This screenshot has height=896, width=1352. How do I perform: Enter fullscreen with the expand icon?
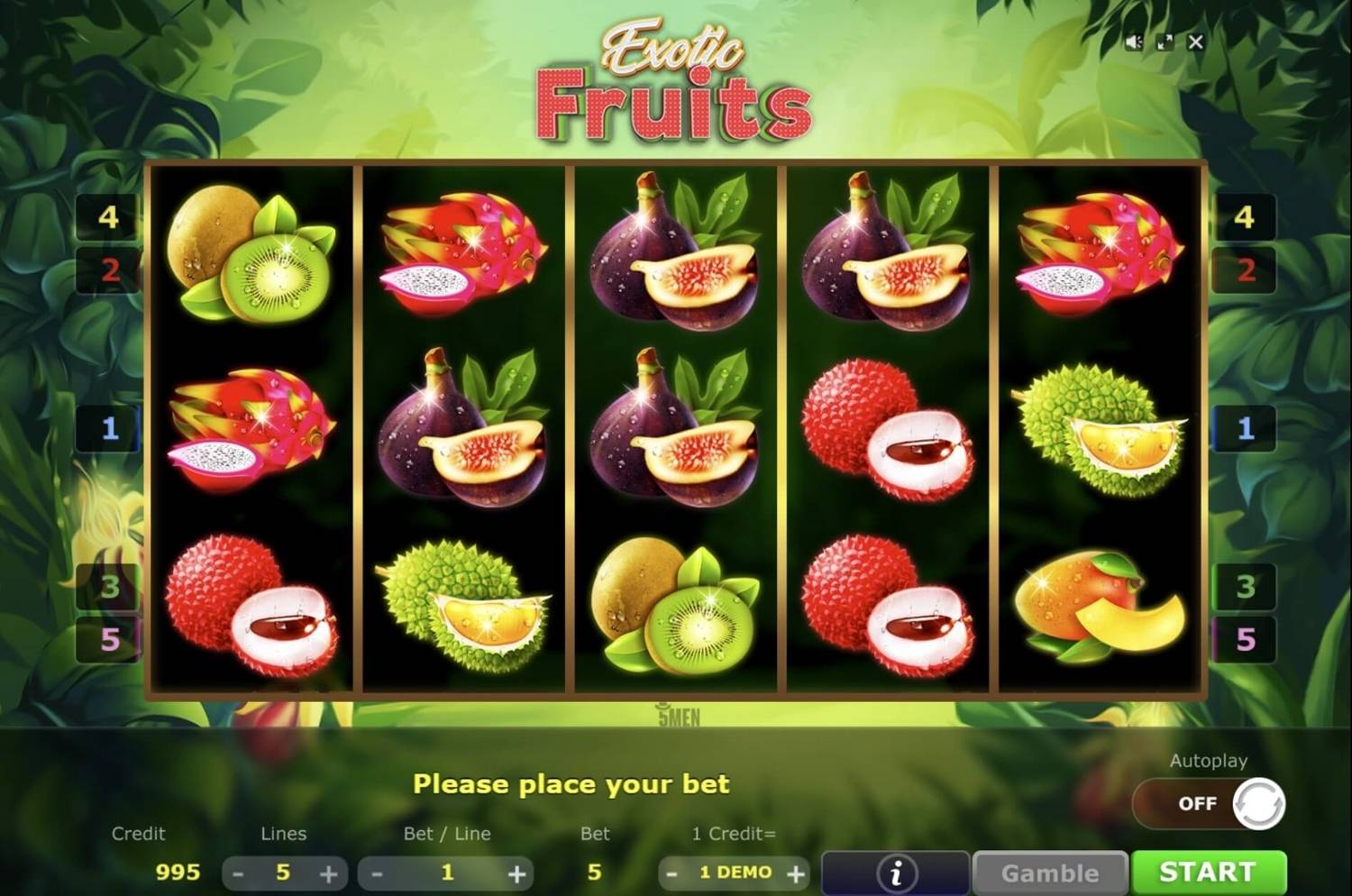pos(1164,41)
